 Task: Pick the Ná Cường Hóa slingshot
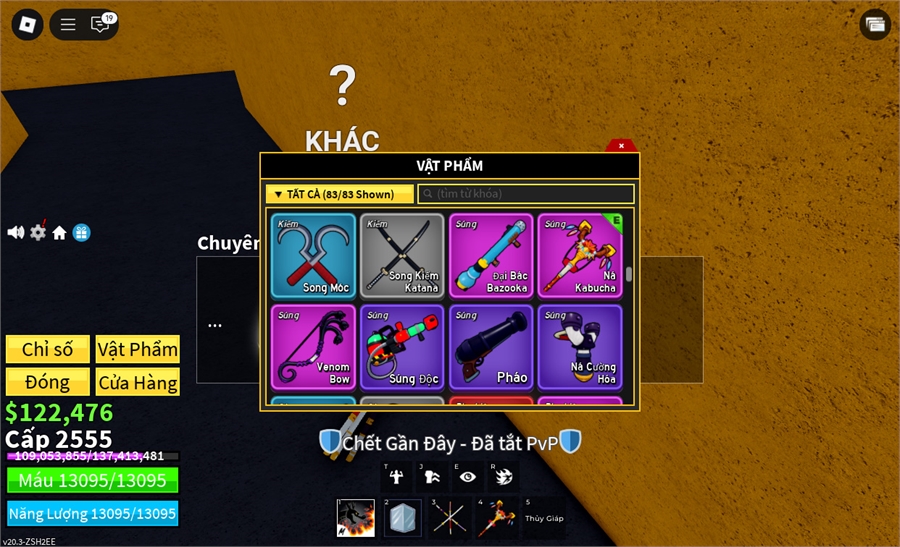(580, 347)
